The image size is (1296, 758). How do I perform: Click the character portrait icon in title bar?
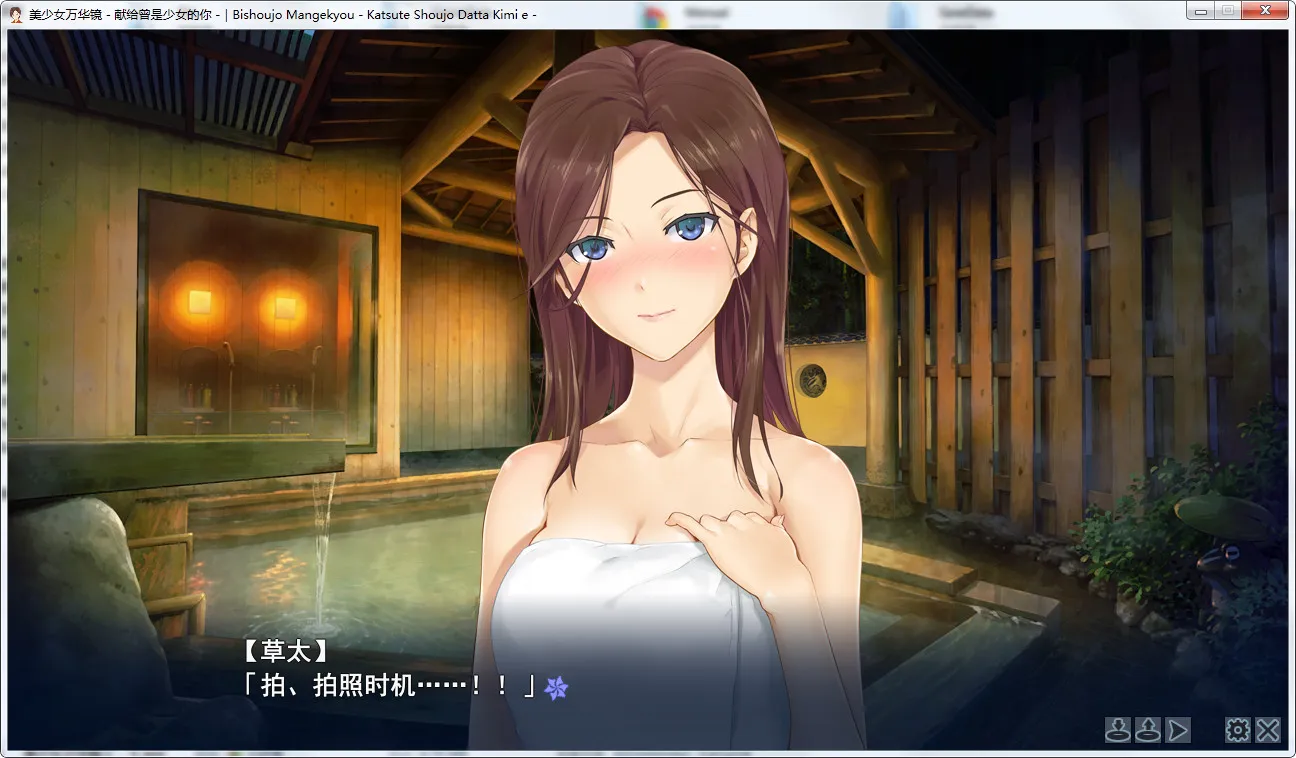click(x=14, y=10)
